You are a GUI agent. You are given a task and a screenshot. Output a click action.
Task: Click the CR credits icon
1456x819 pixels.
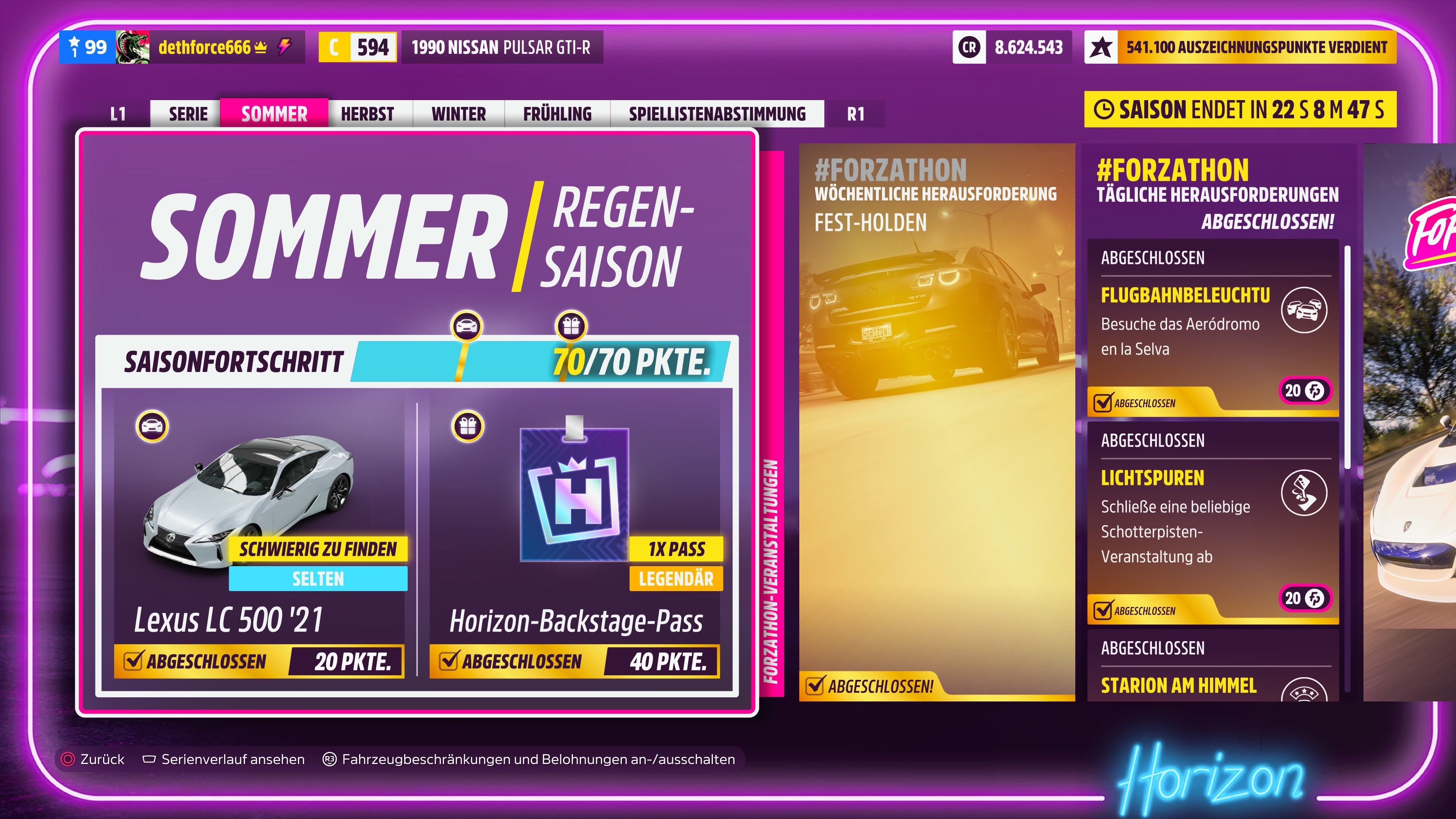tap(969, 48)
